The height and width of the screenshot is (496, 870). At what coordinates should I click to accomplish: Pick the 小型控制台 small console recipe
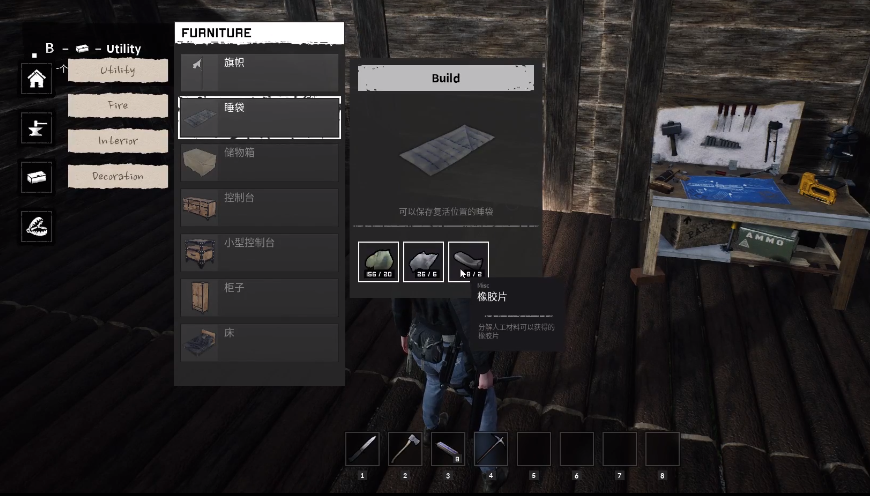pos(259,251)
